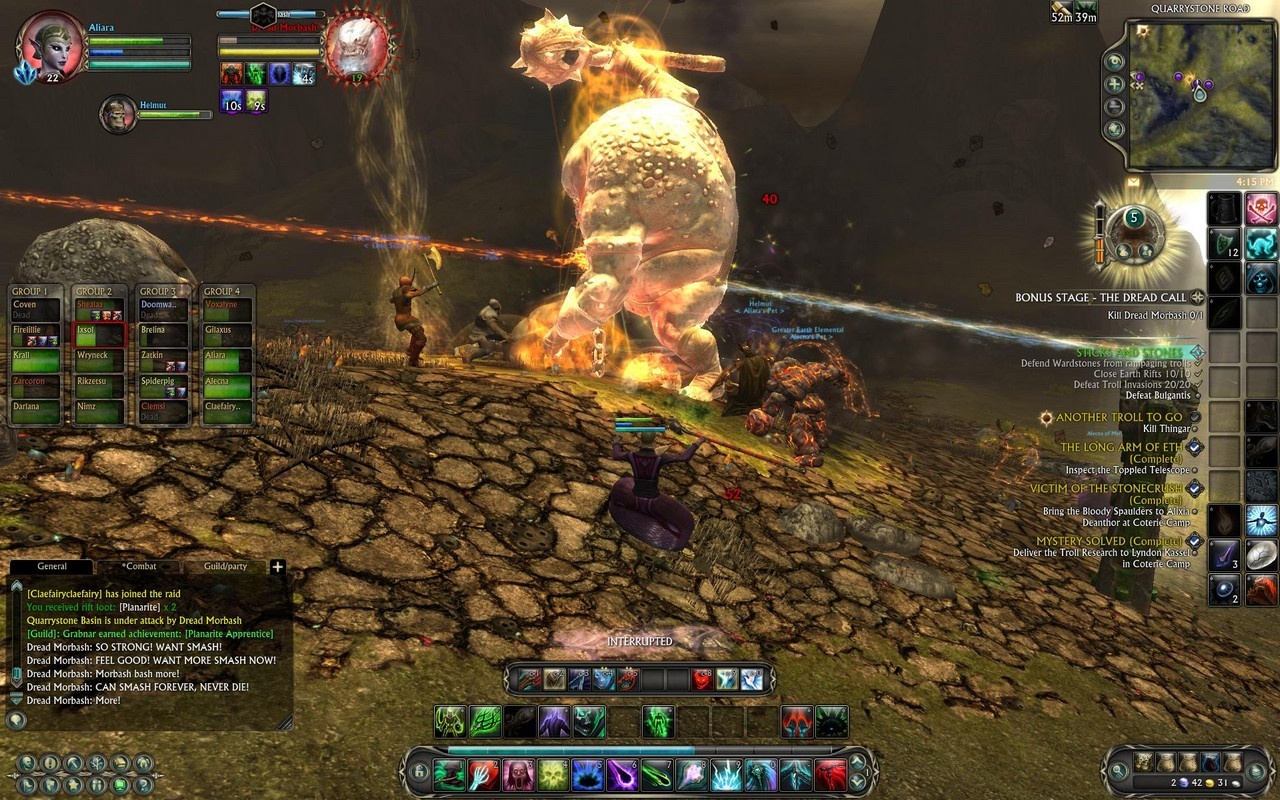Activate the skeletal hand on heart ability
The width and height of the screenshot is (1280, 800).
click(483, 774)
